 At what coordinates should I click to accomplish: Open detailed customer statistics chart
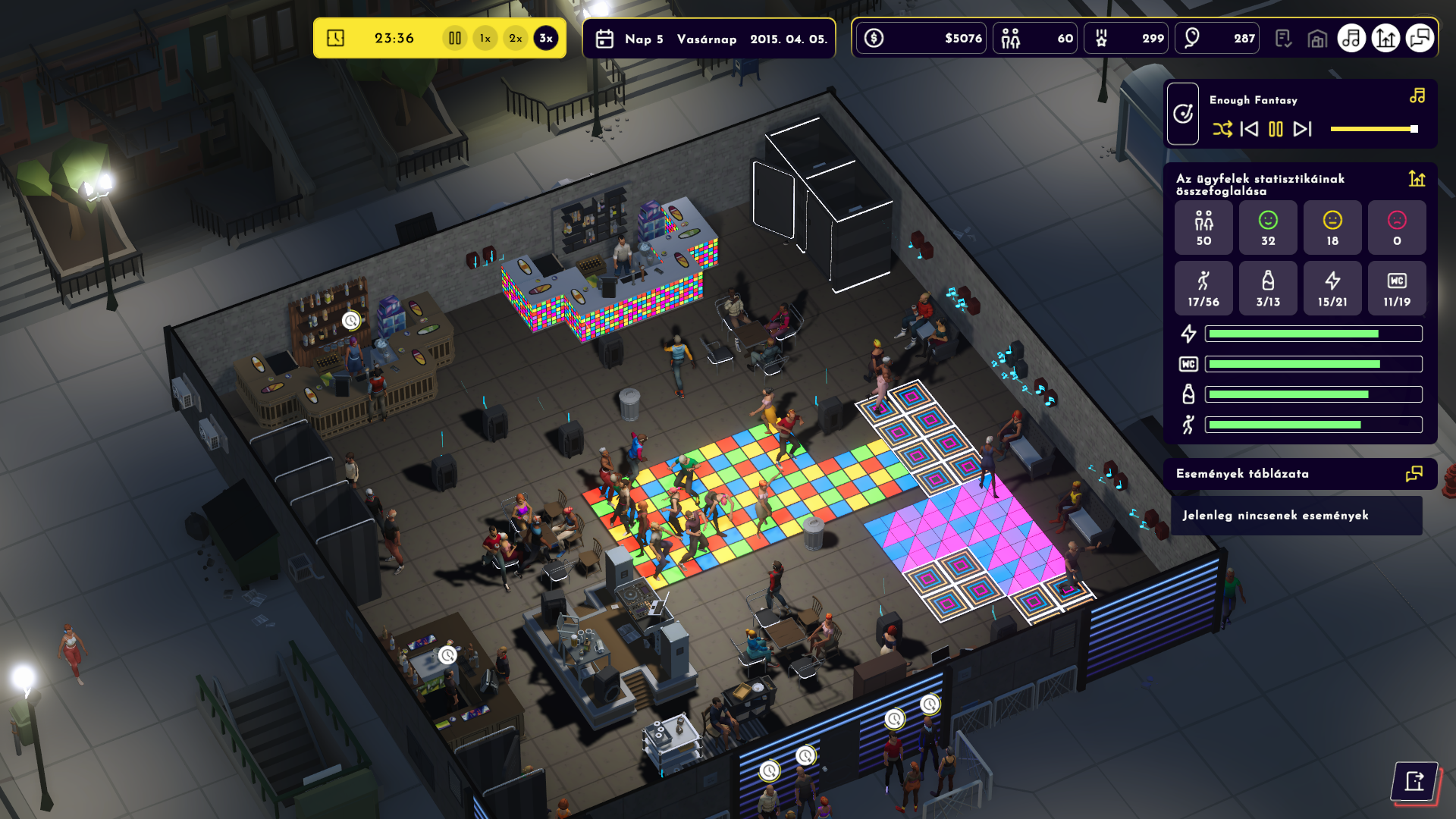pyautogui.click(x=1417, y=179)
